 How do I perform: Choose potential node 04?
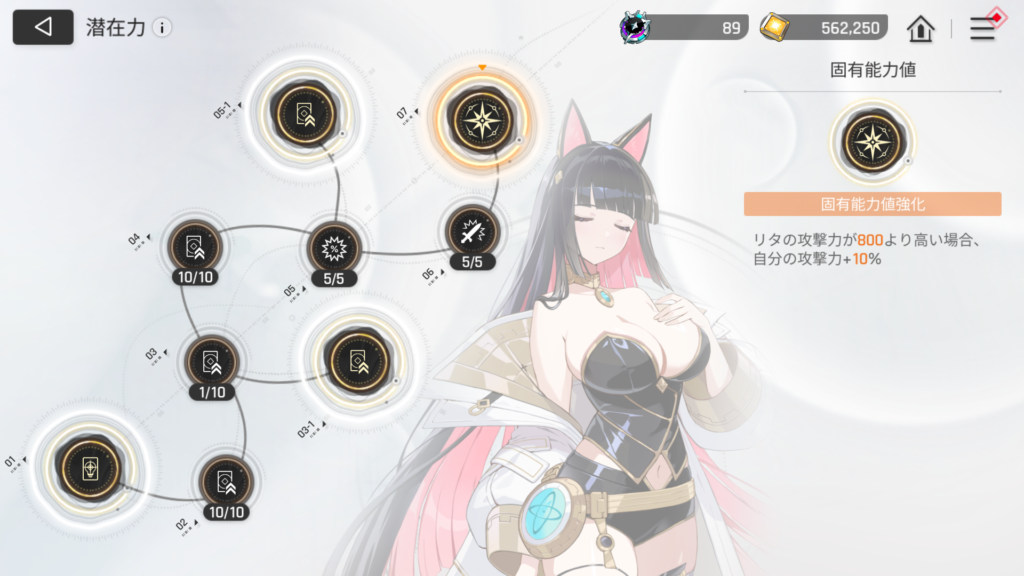pos(195,244)
